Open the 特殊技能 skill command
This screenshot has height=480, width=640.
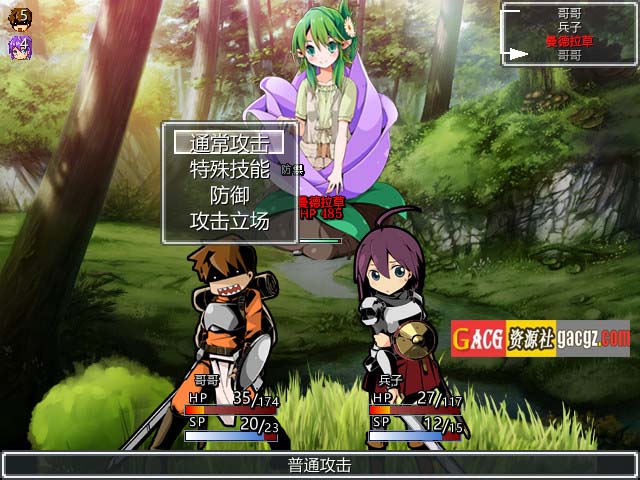click(x=230, y=169)
